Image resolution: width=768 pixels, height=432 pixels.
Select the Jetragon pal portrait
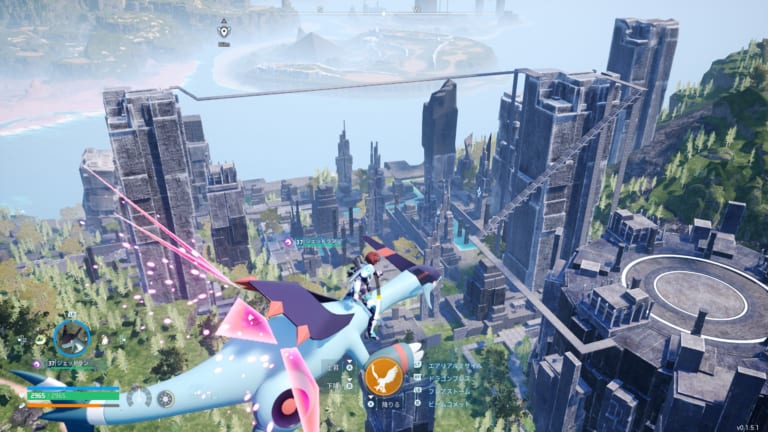coord(71,338)
